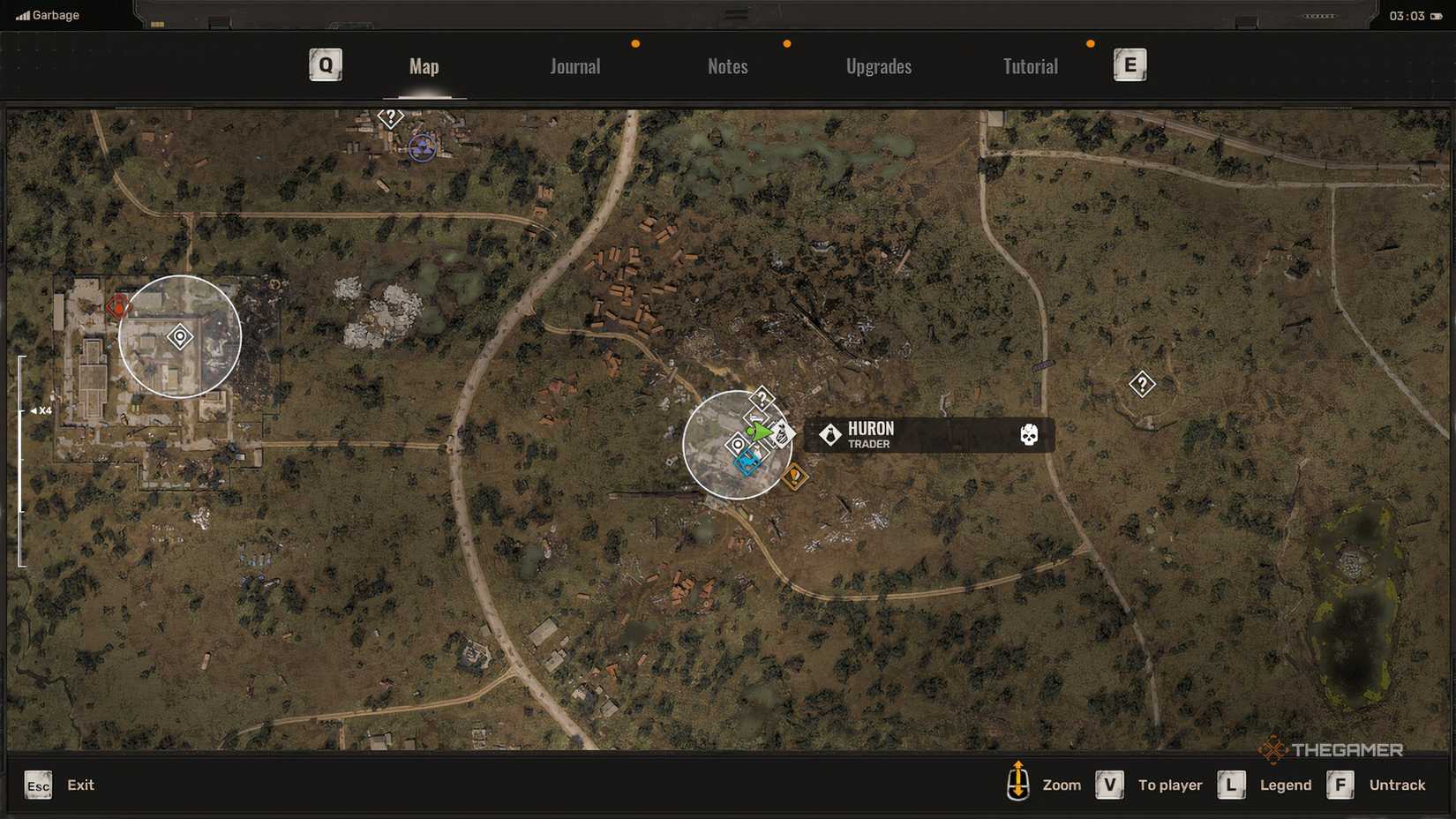The height and width of the screenshot is (819, 1456).
Task: Toggle quest tracking with Untrack
Action: point(1397,785)
